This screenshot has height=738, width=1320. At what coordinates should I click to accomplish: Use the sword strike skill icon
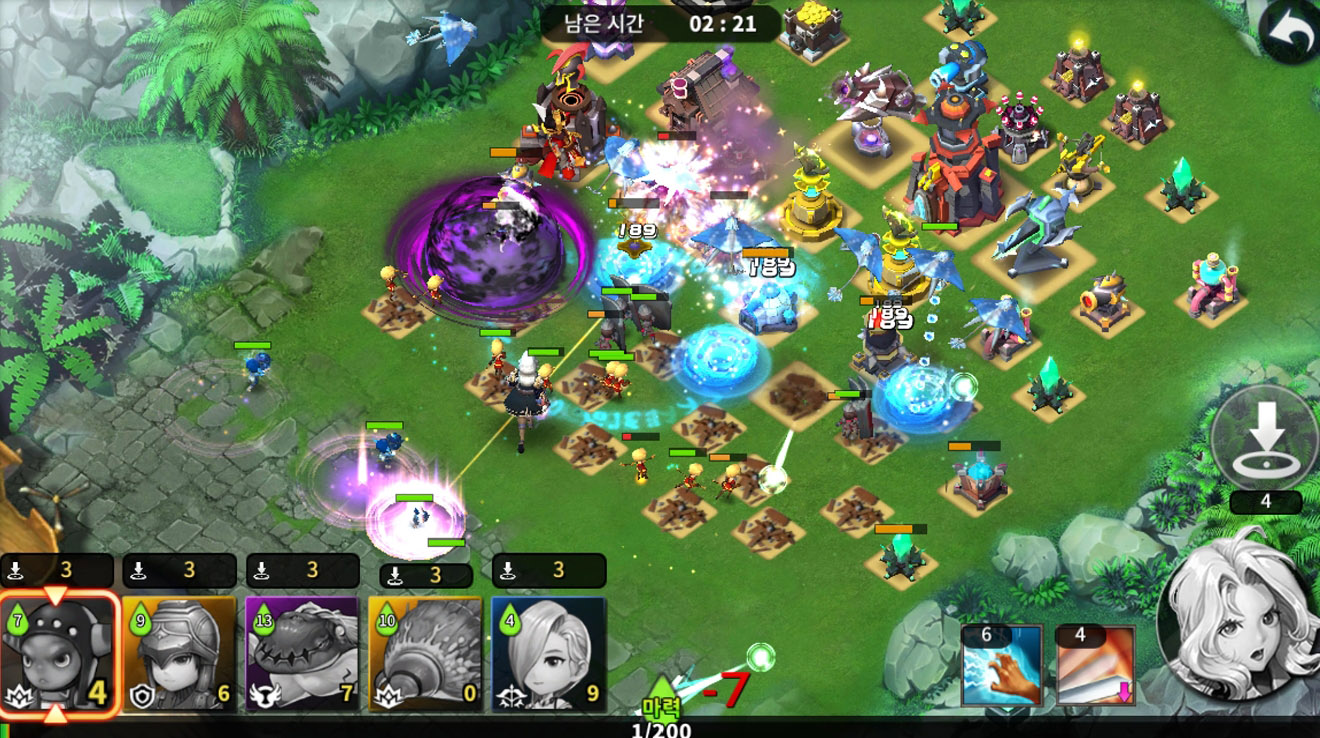(x=1095, y=665)
